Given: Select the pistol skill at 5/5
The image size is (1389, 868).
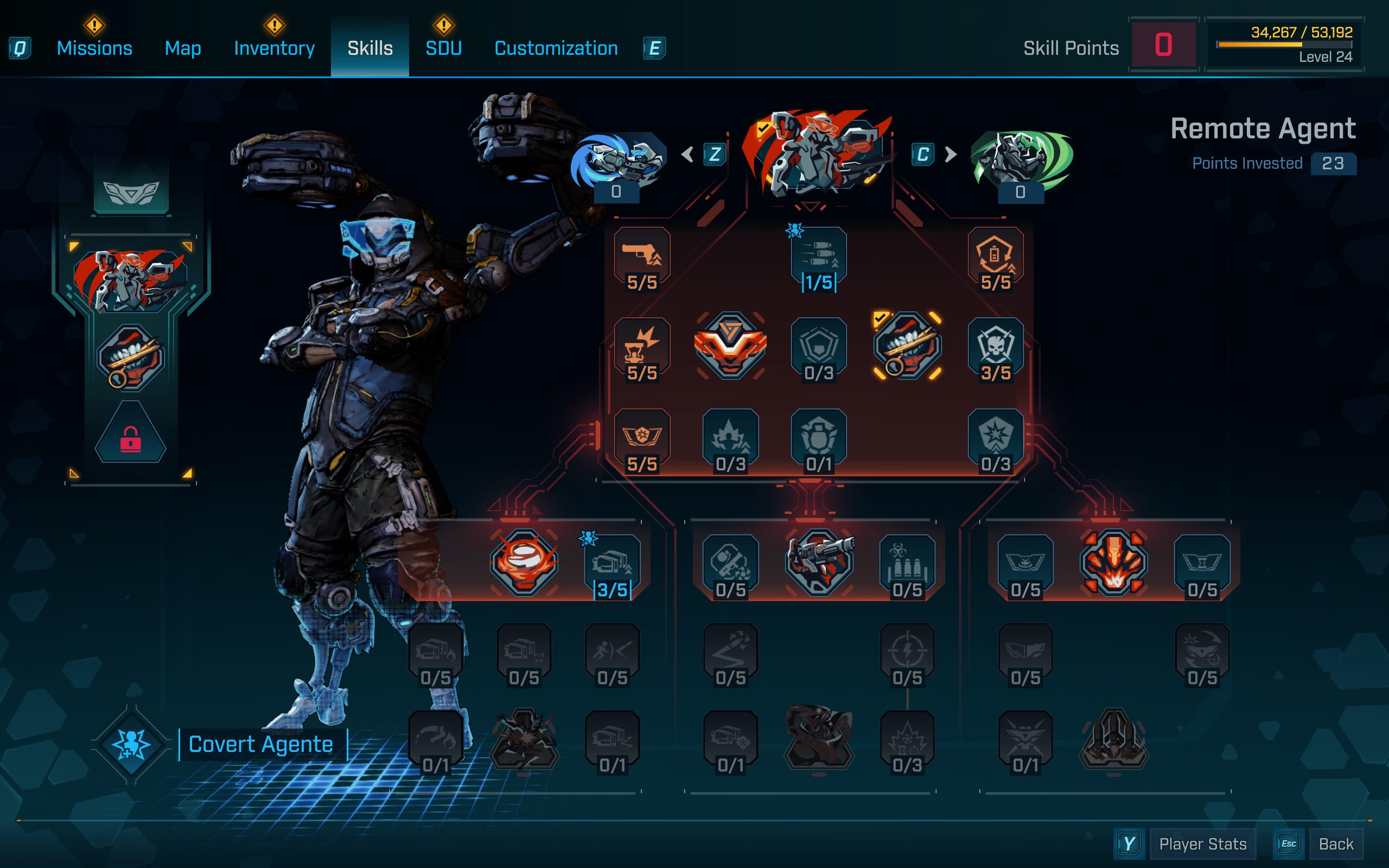Looking at the screenshot, I should click(x=642, y=258).
